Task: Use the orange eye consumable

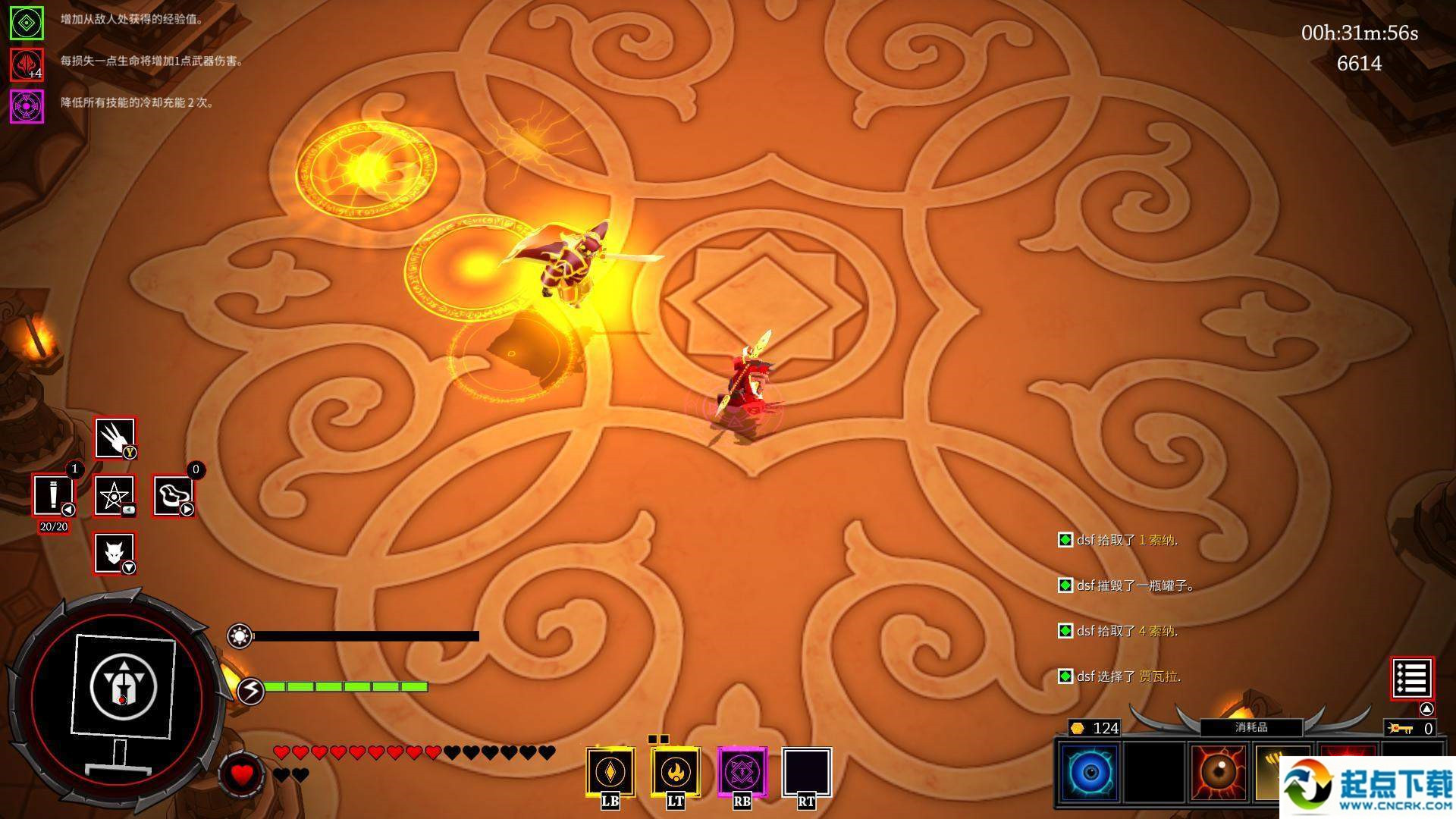Action: [1219, 772]
